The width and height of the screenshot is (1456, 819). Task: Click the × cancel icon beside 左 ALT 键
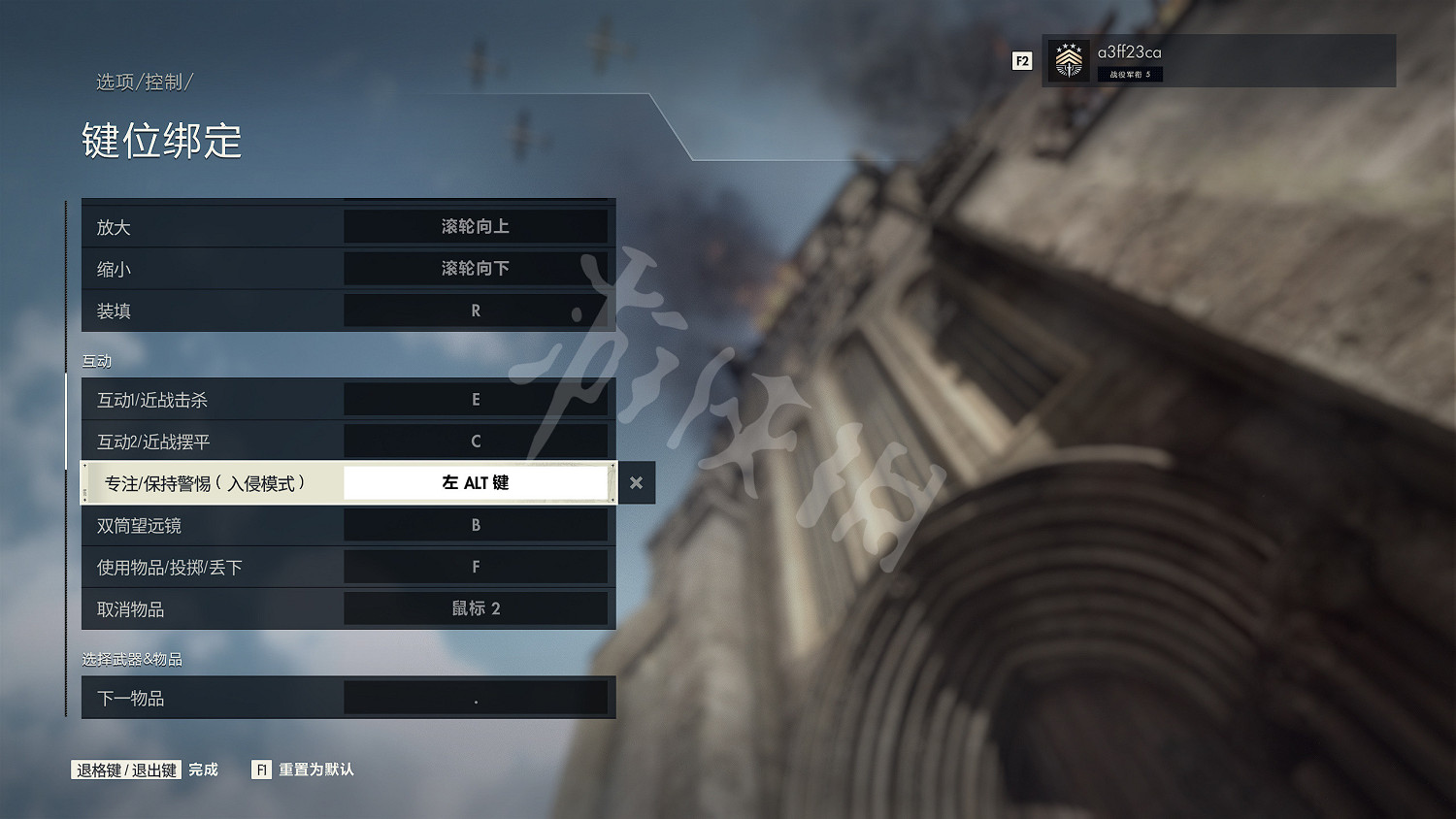click(637, 482)
